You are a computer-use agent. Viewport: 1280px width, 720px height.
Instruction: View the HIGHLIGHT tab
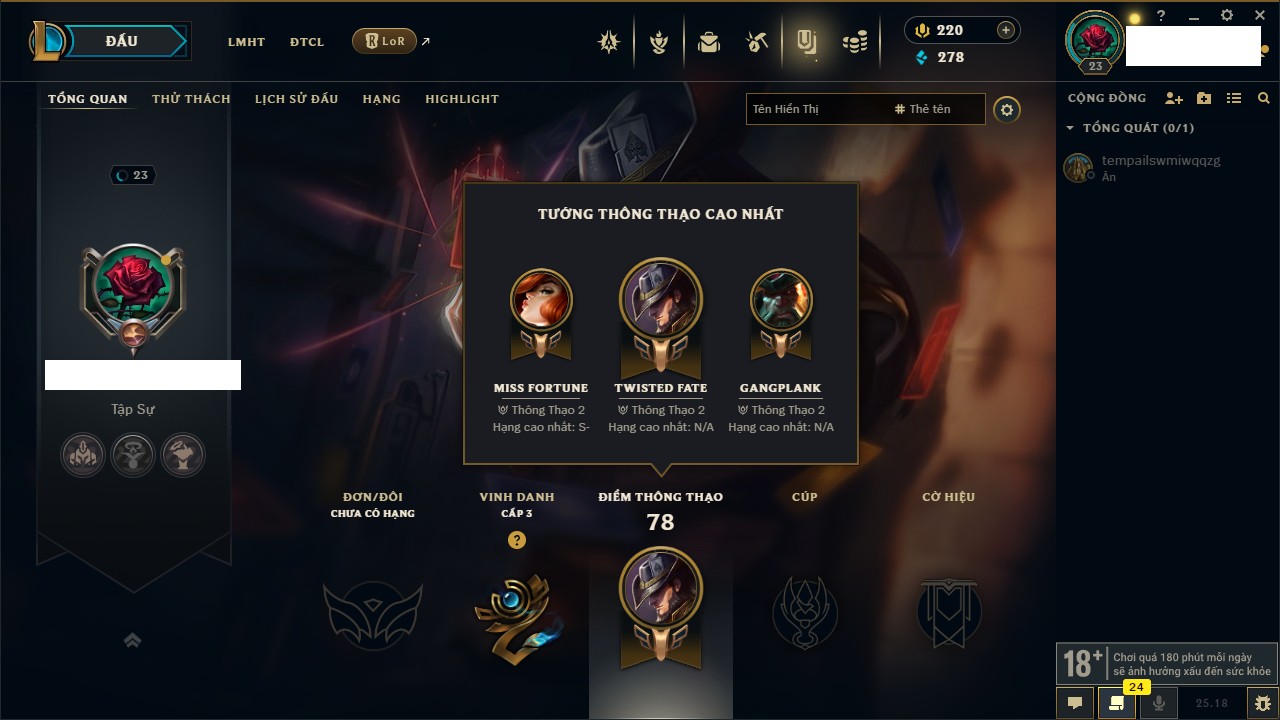[461, 99]
